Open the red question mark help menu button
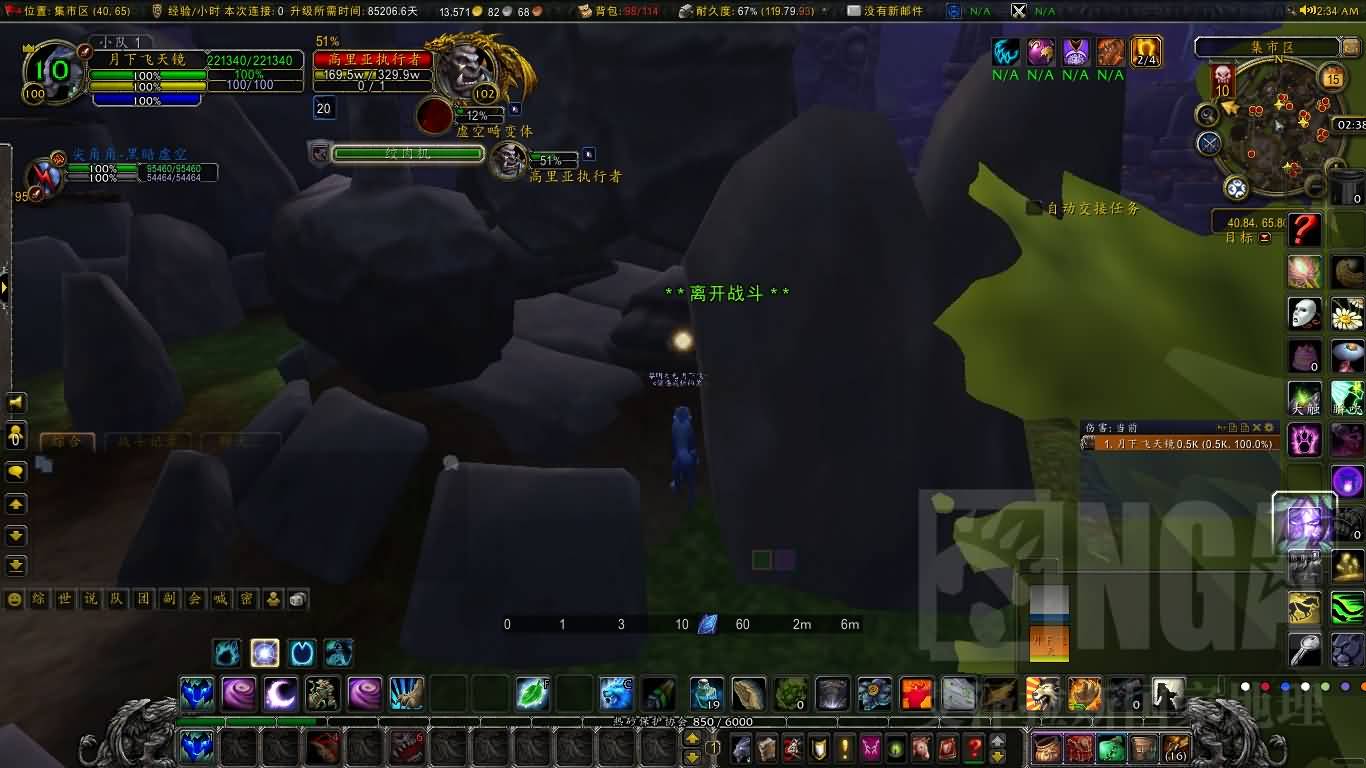Image resolution: width=1366 pixels, height=768 pixels. [974, 748]
